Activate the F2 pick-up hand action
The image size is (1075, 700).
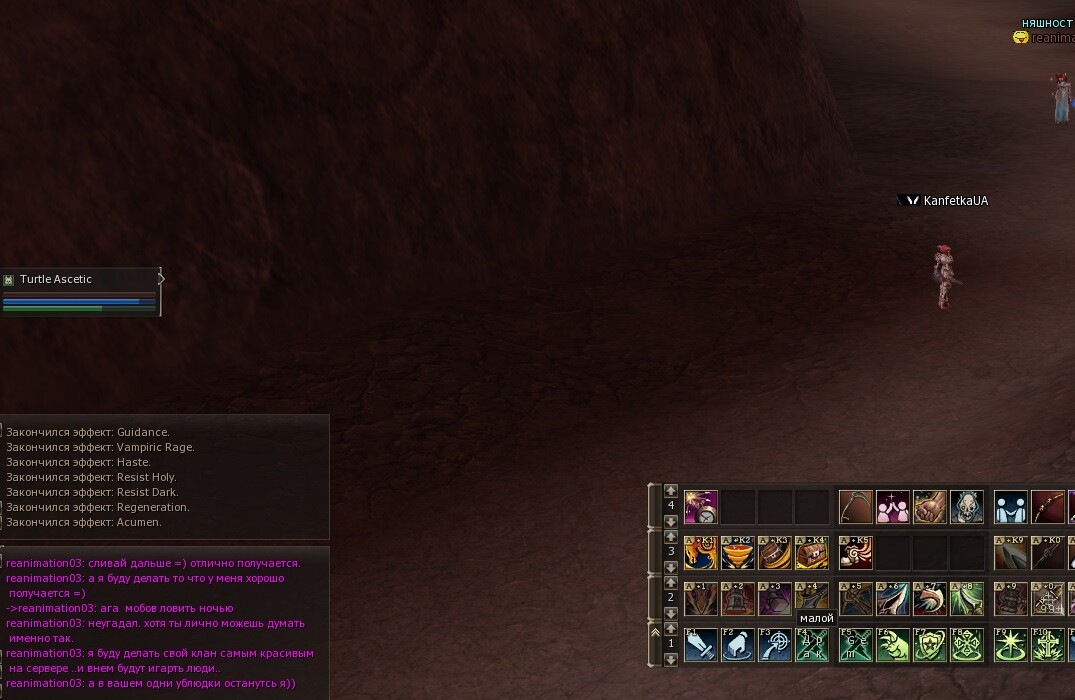[738, 645]
